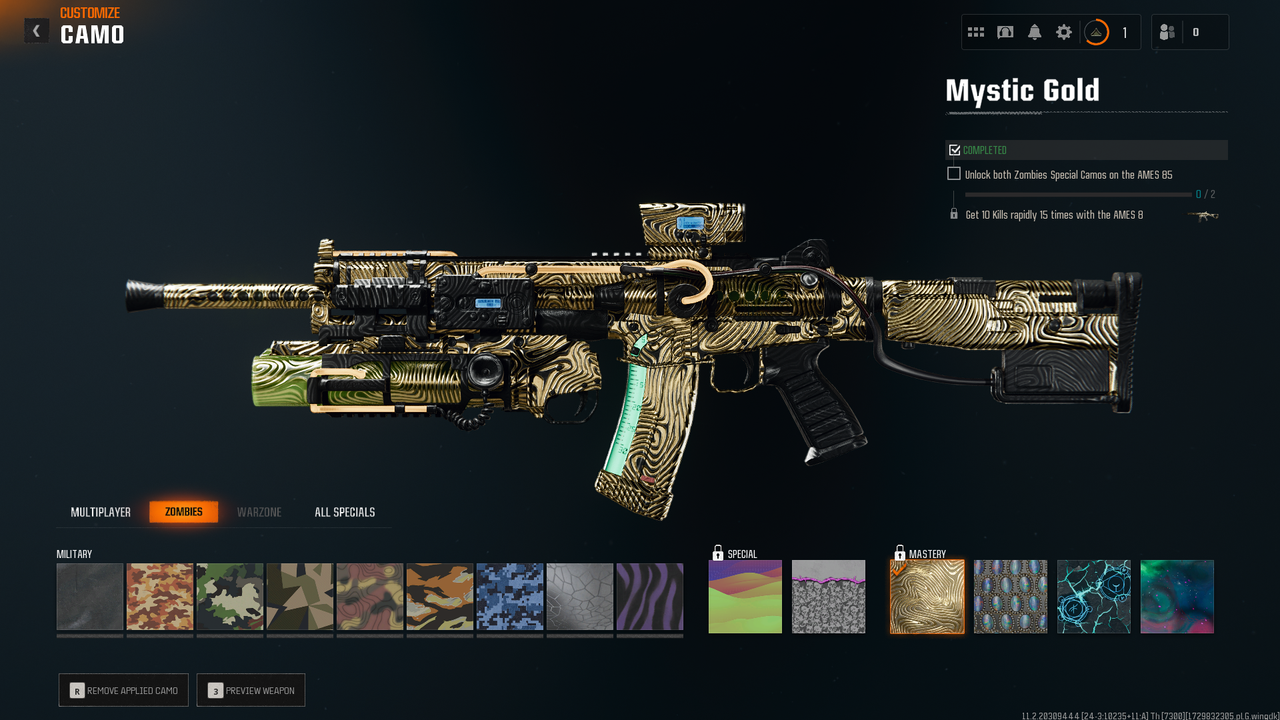Image resolution: width=1280 pixels, height=720 pixels.
Task: Choose the gray skulls special camo
Action: coord(829,596)
